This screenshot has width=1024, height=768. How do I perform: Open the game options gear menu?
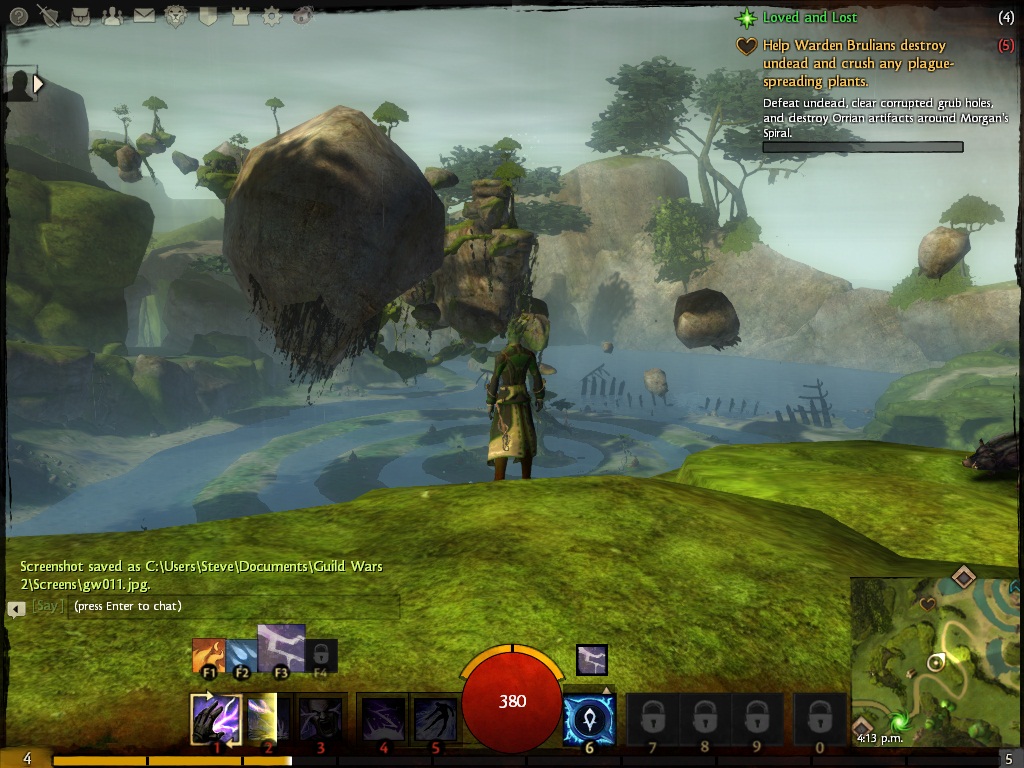(x=271, y=16)
